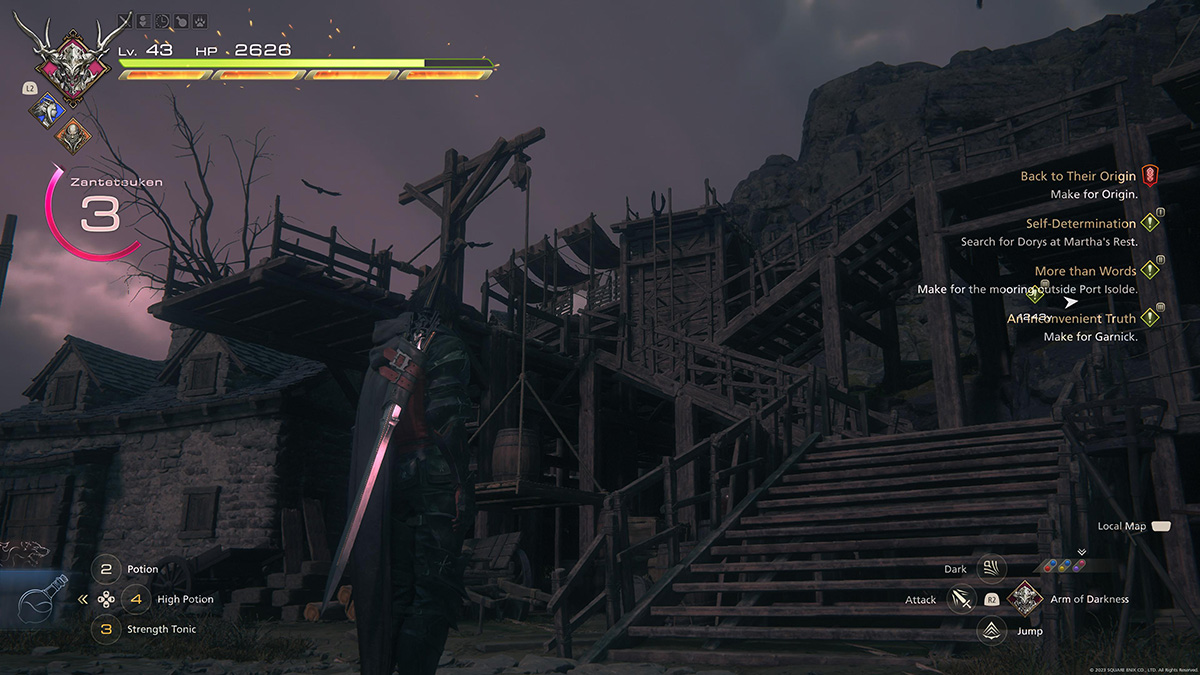Select the Potion shortcut slot

click(107, 570)
